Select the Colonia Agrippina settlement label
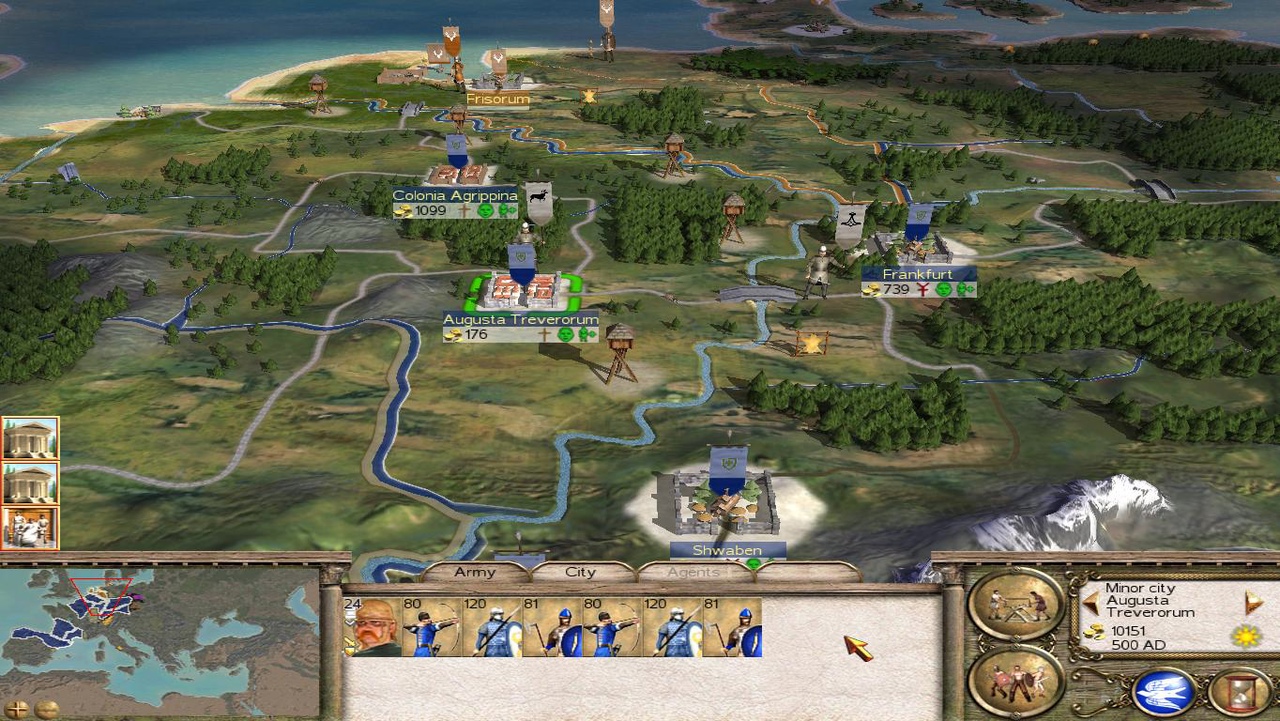The image size is (1280, 721). point(455,196)
